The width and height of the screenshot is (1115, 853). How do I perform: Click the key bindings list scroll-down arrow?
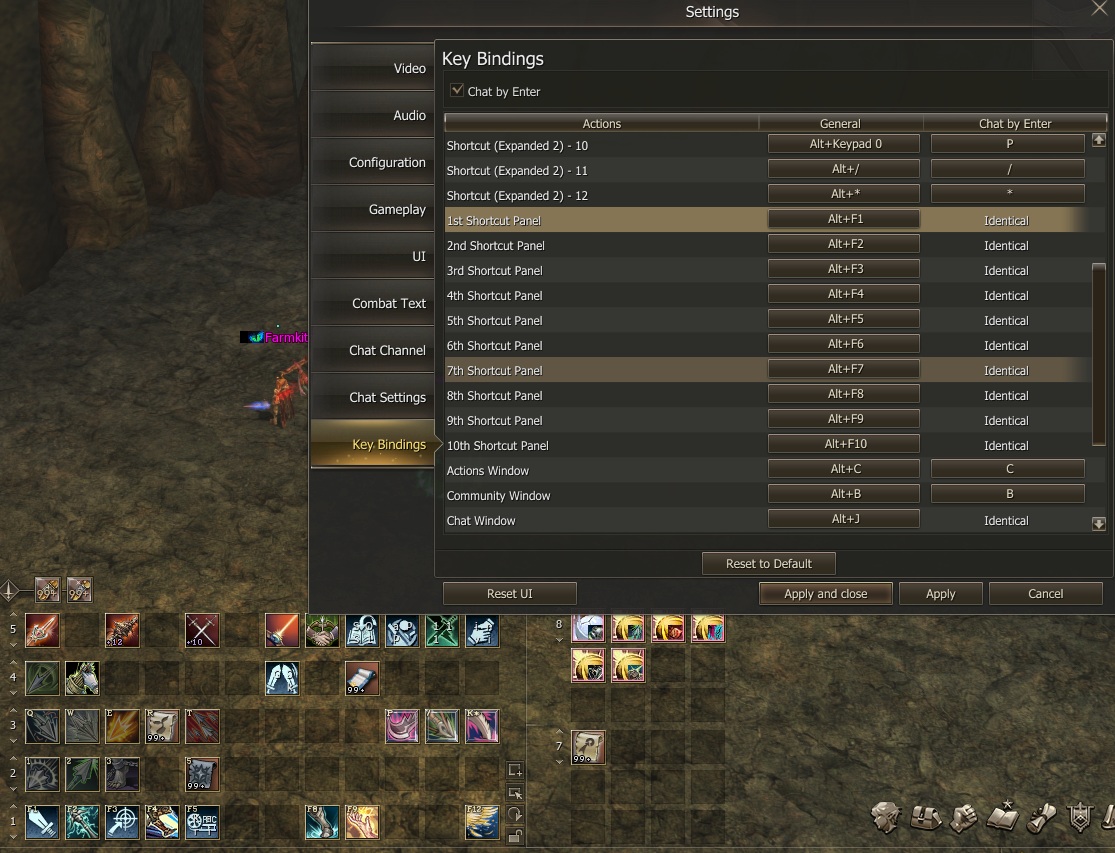click(1098, 523)
